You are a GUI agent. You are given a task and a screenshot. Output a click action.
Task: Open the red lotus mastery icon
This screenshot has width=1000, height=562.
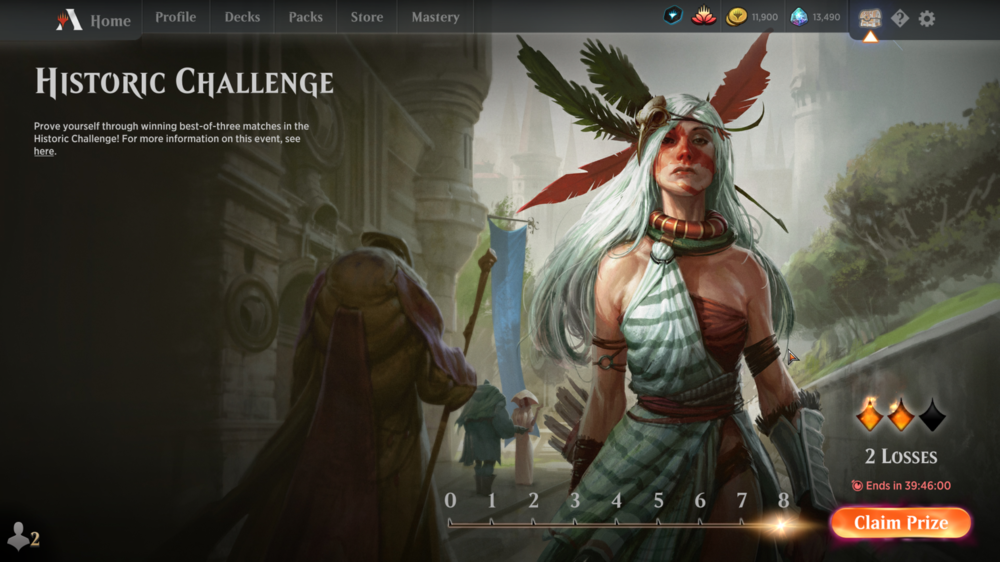tap(704, 17)
